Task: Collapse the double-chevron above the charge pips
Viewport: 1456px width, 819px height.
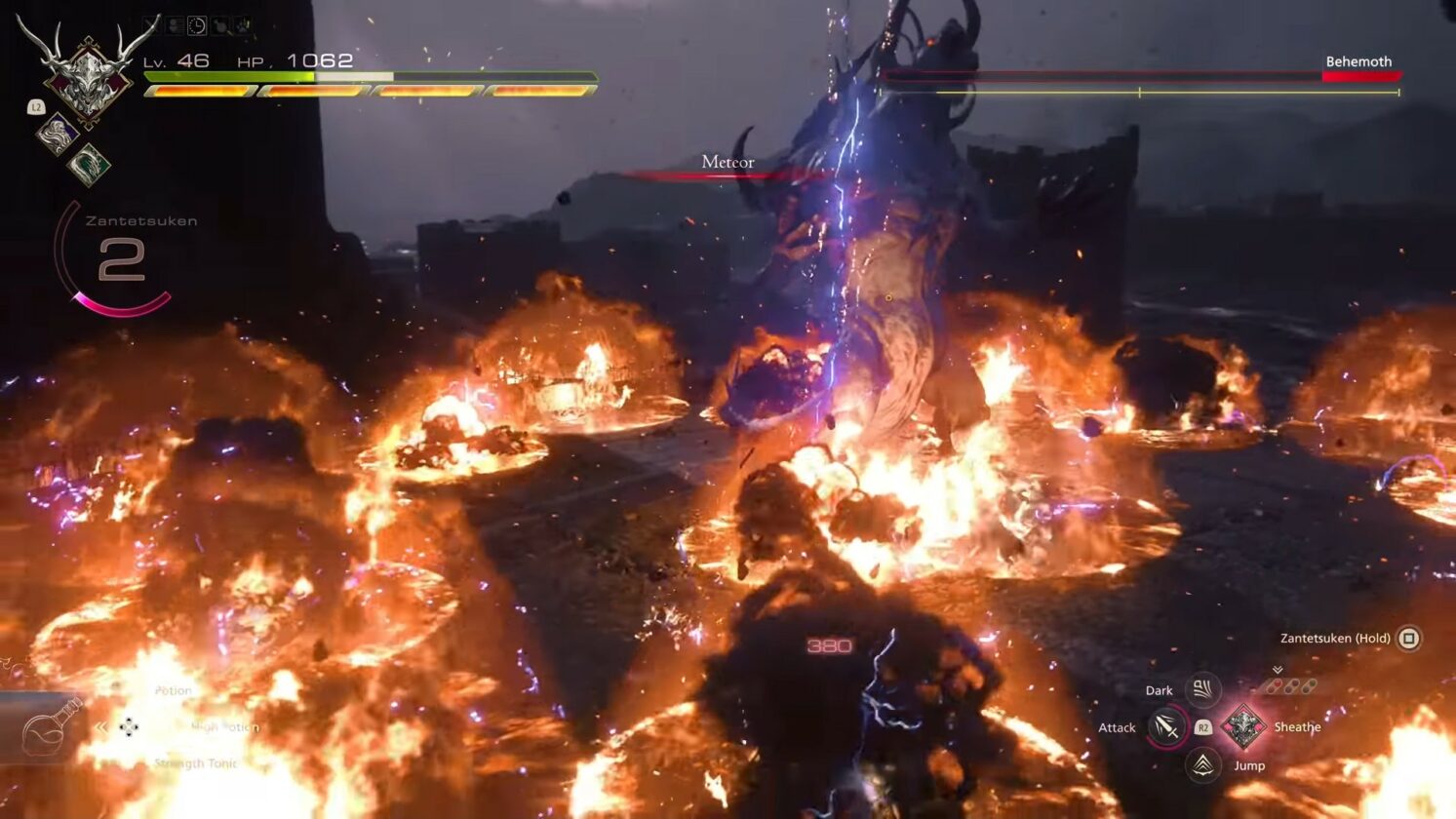Action: pyautogui.click(x=1278, y=669)
